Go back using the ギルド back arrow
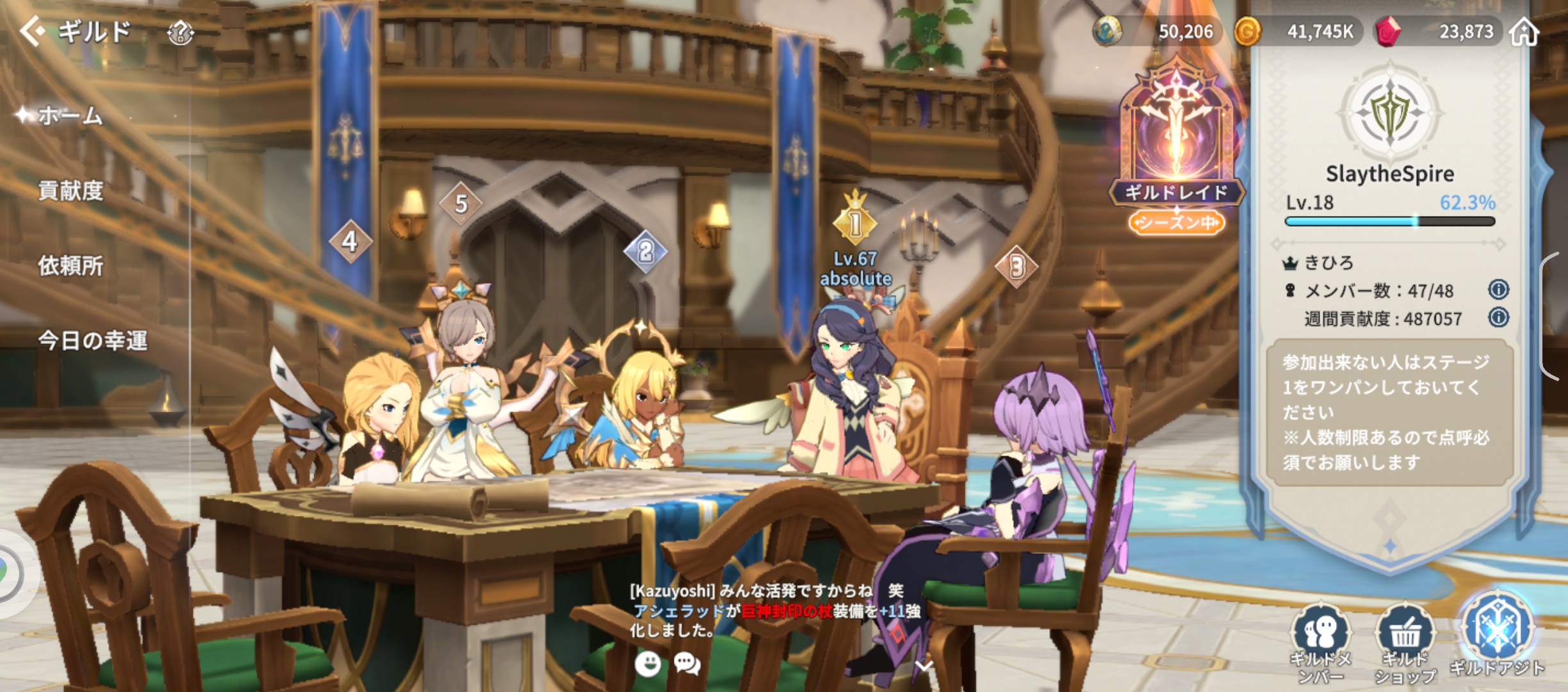 (32, 30)
